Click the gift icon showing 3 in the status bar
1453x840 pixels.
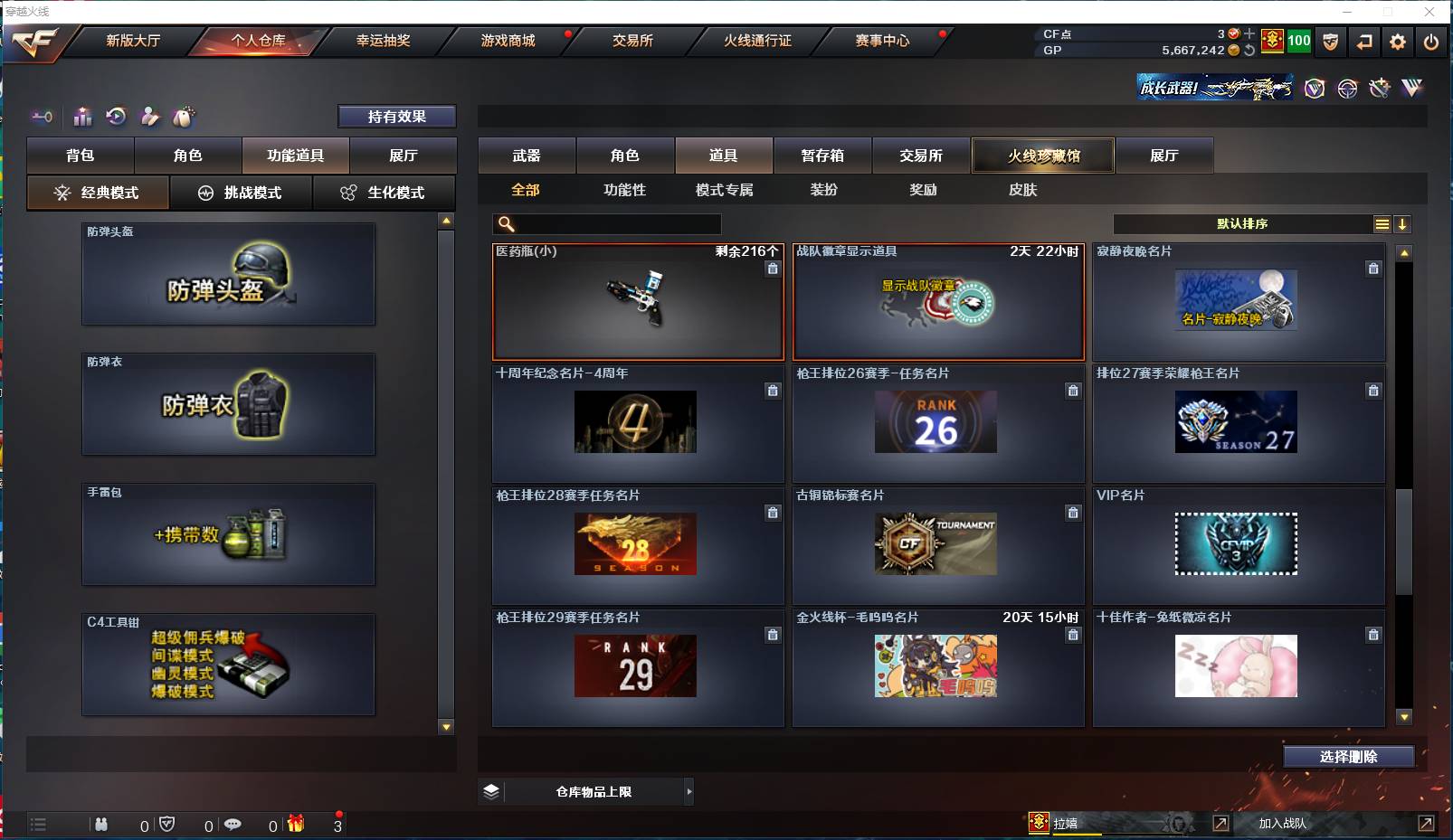[x=296, y=825]
